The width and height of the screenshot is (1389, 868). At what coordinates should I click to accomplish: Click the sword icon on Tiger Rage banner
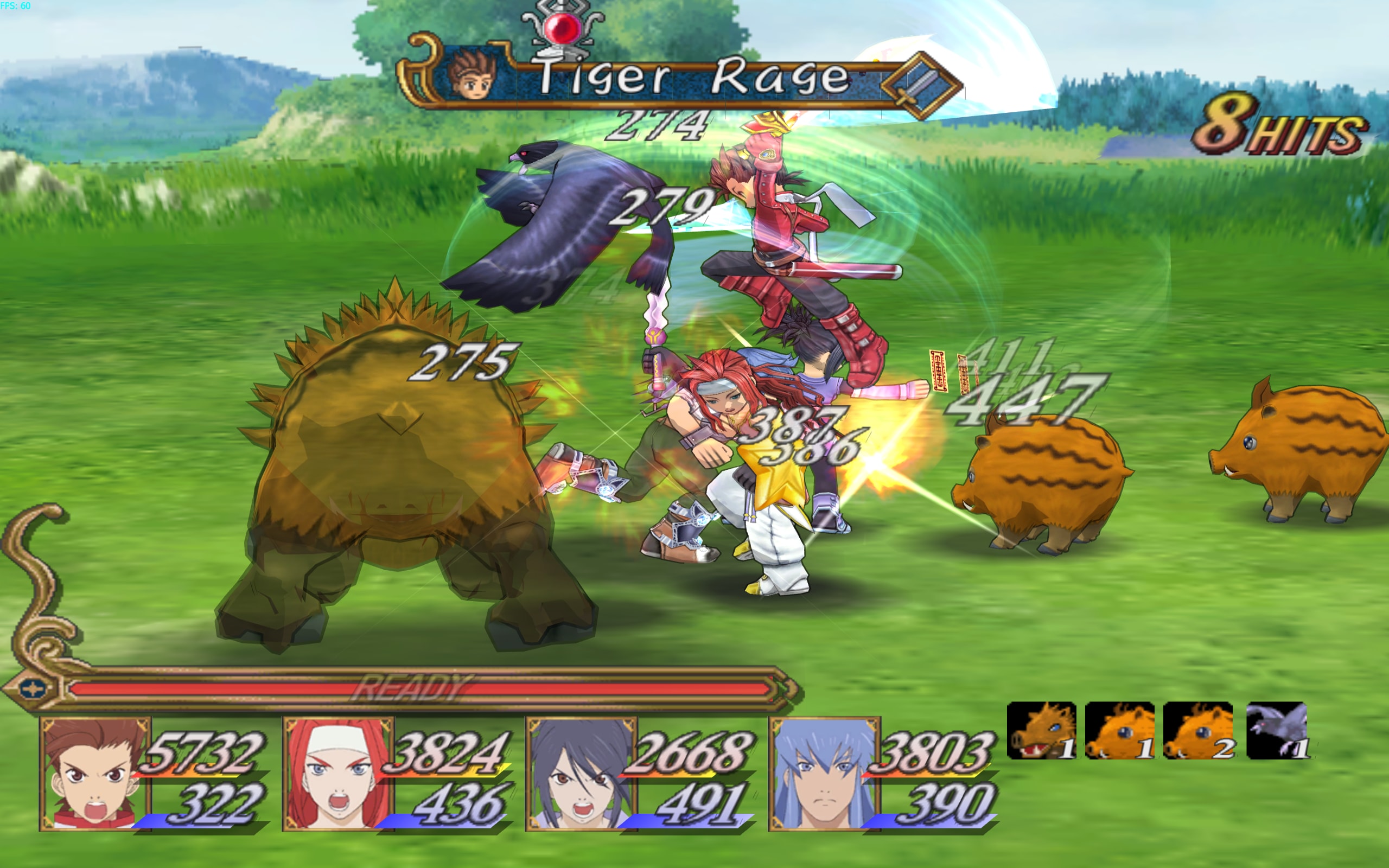point(920,85)
